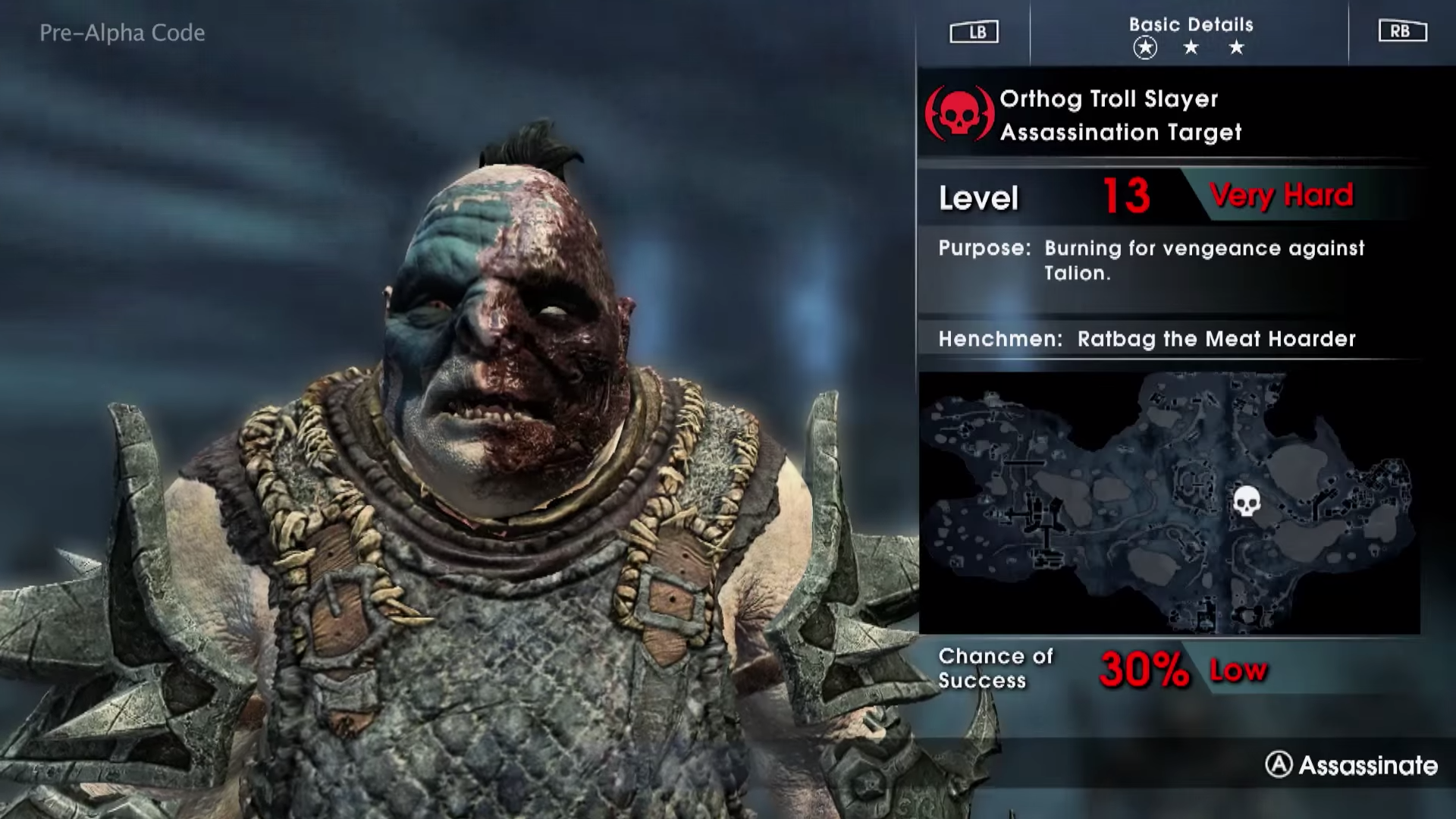The image size is (1456, 819).
Task: Select the circled star page indicator
Action: pyautogui.click(x=1145, y=49)
